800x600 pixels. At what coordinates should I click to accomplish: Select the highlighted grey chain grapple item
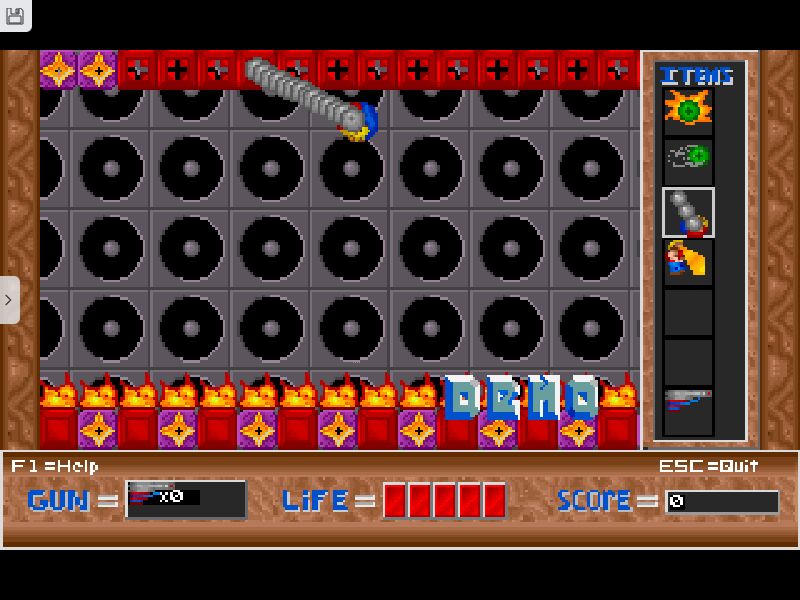click(x=688, y=212)
